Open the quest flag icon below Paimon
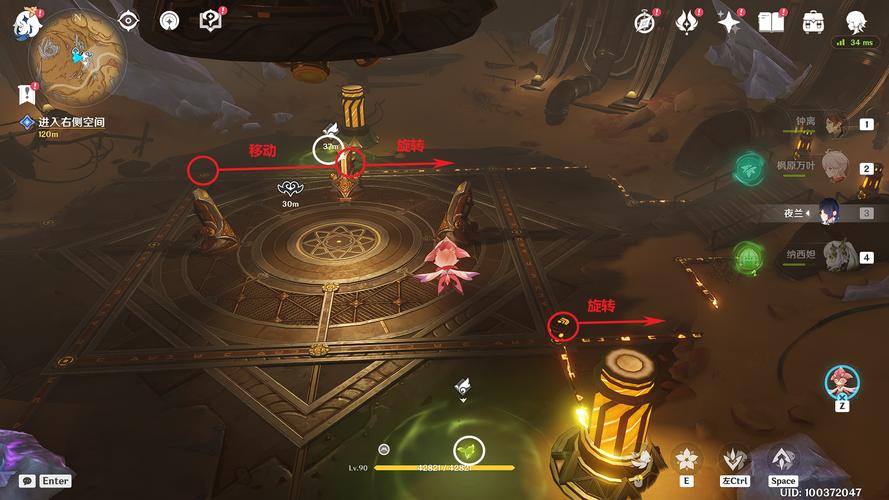This screenshot has height=500, width=889. (25, 95)
